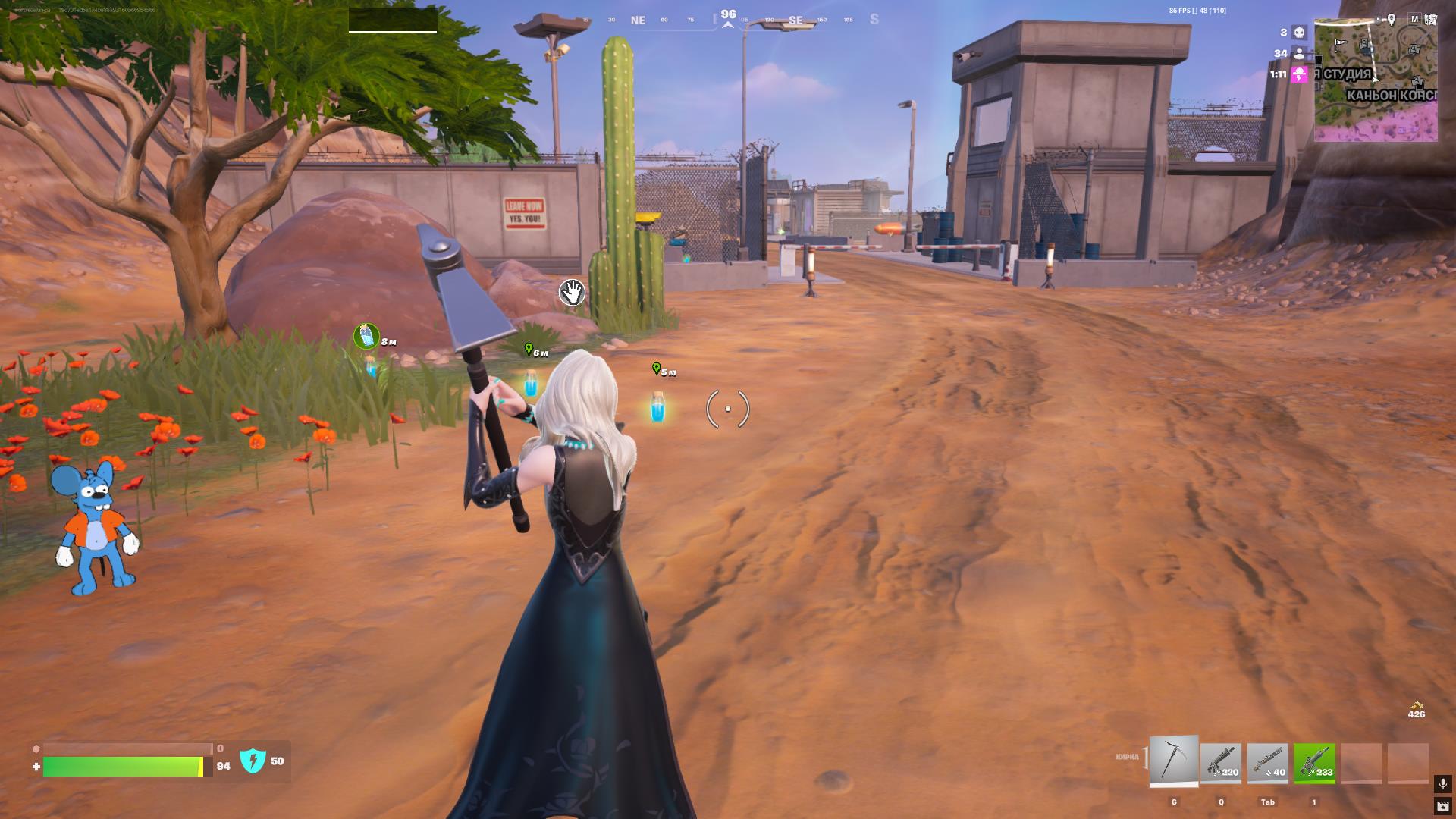The image size is (1456, 819).
Task: Open the minimap
Action: [1376, 82]
